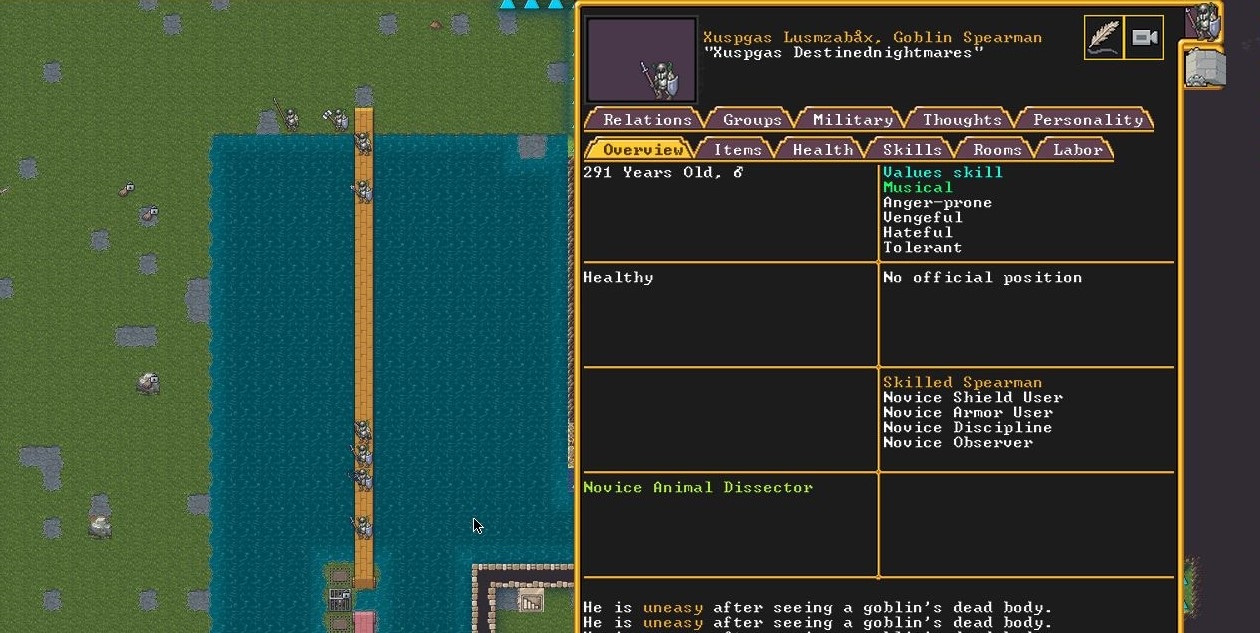Open the Personality tab
The image size is (1260, 633).
[1087, 119]
